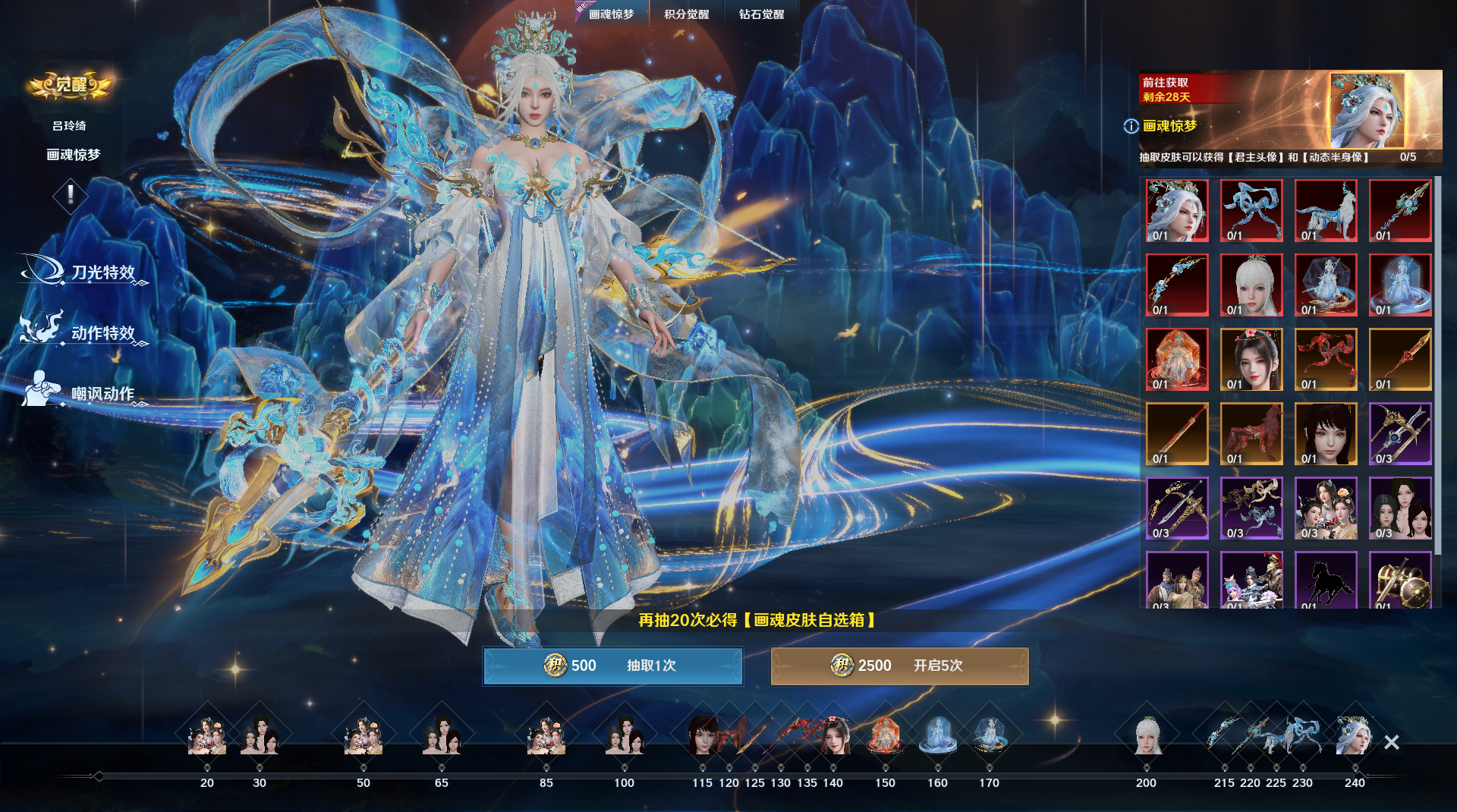Draw once for 500 points (抽取1次)
The width and height of the screenshot is (1457, 812).
point(612,666)
